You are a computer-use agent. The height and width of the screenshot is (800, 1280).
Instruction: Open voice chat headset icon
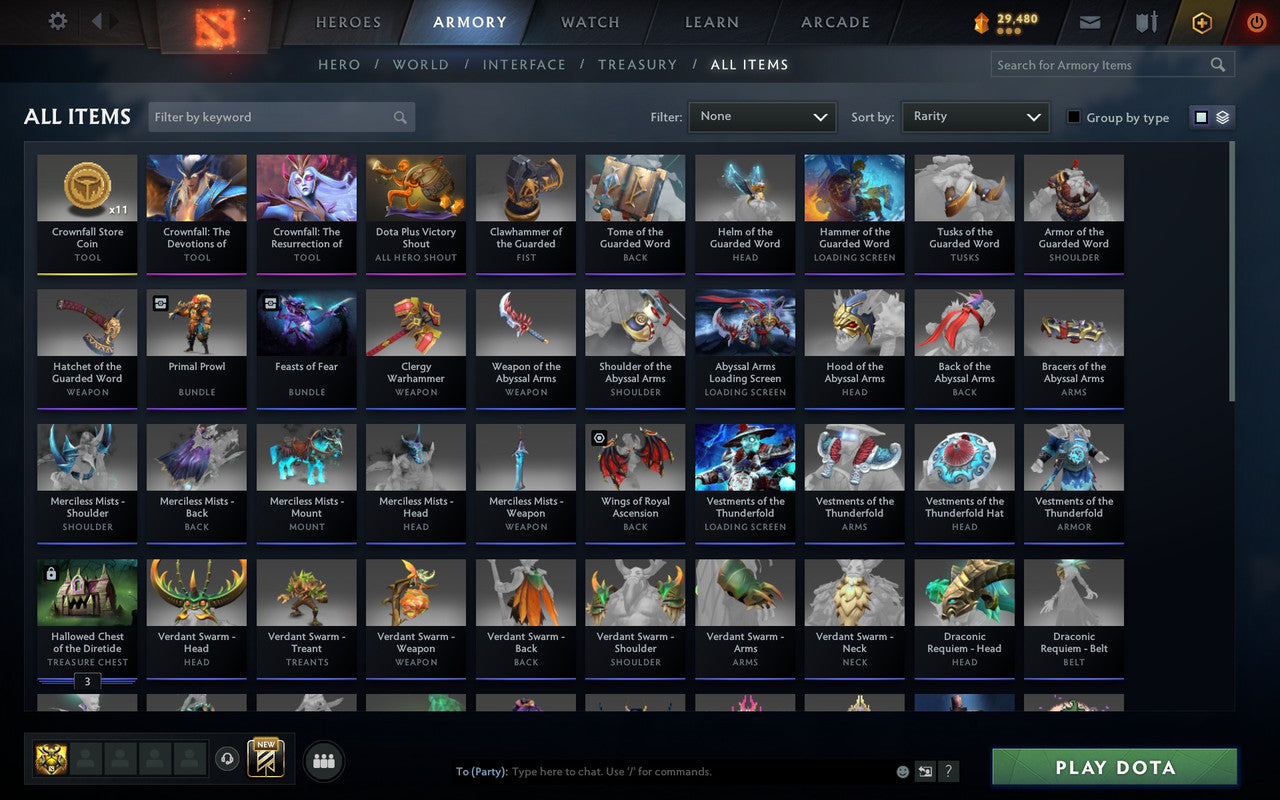[x=228, y=760]
